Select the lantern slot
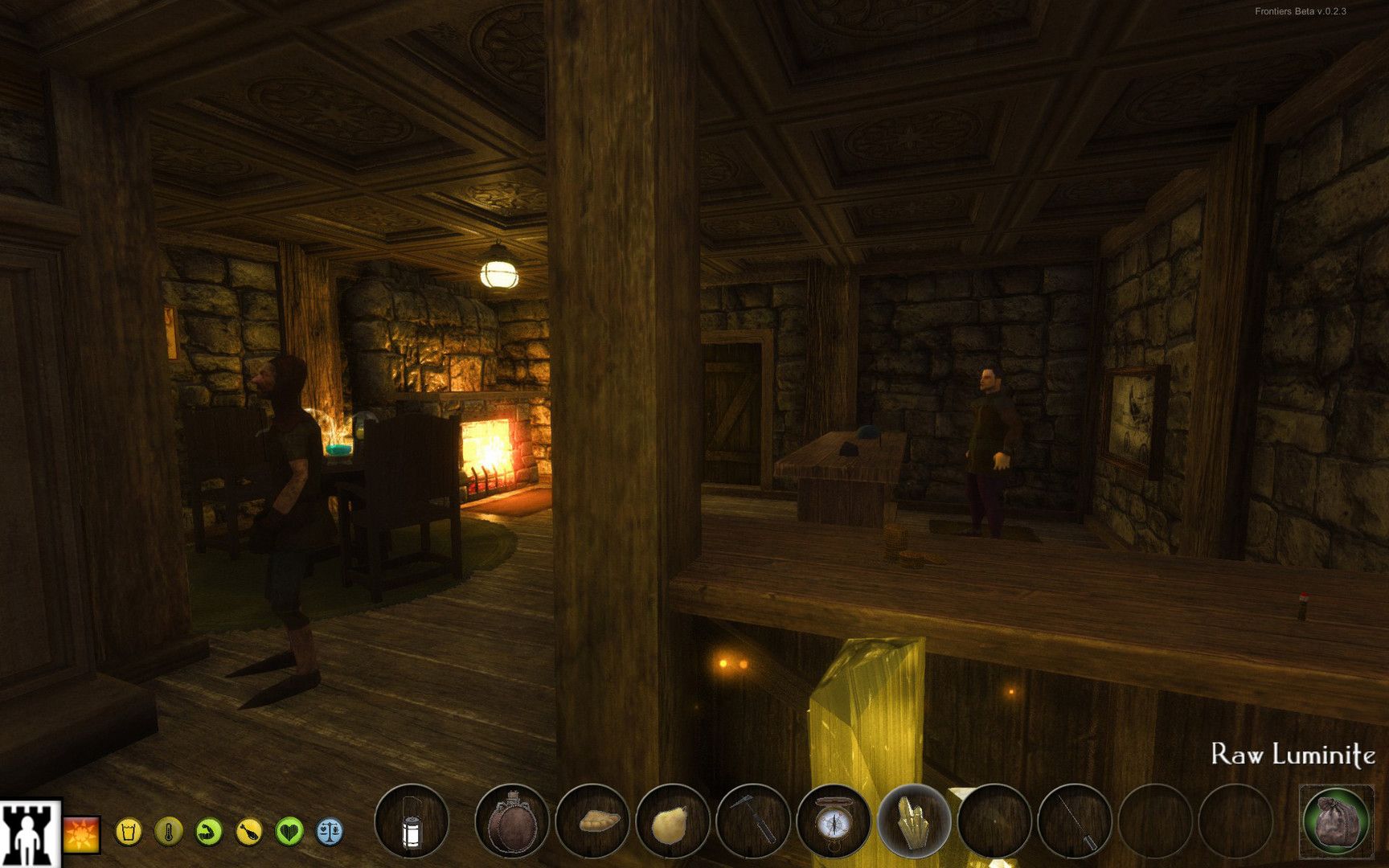Image resolution: width=1389 pixels, height=868 pixels. pyautogui.click(x=411, y=822)
